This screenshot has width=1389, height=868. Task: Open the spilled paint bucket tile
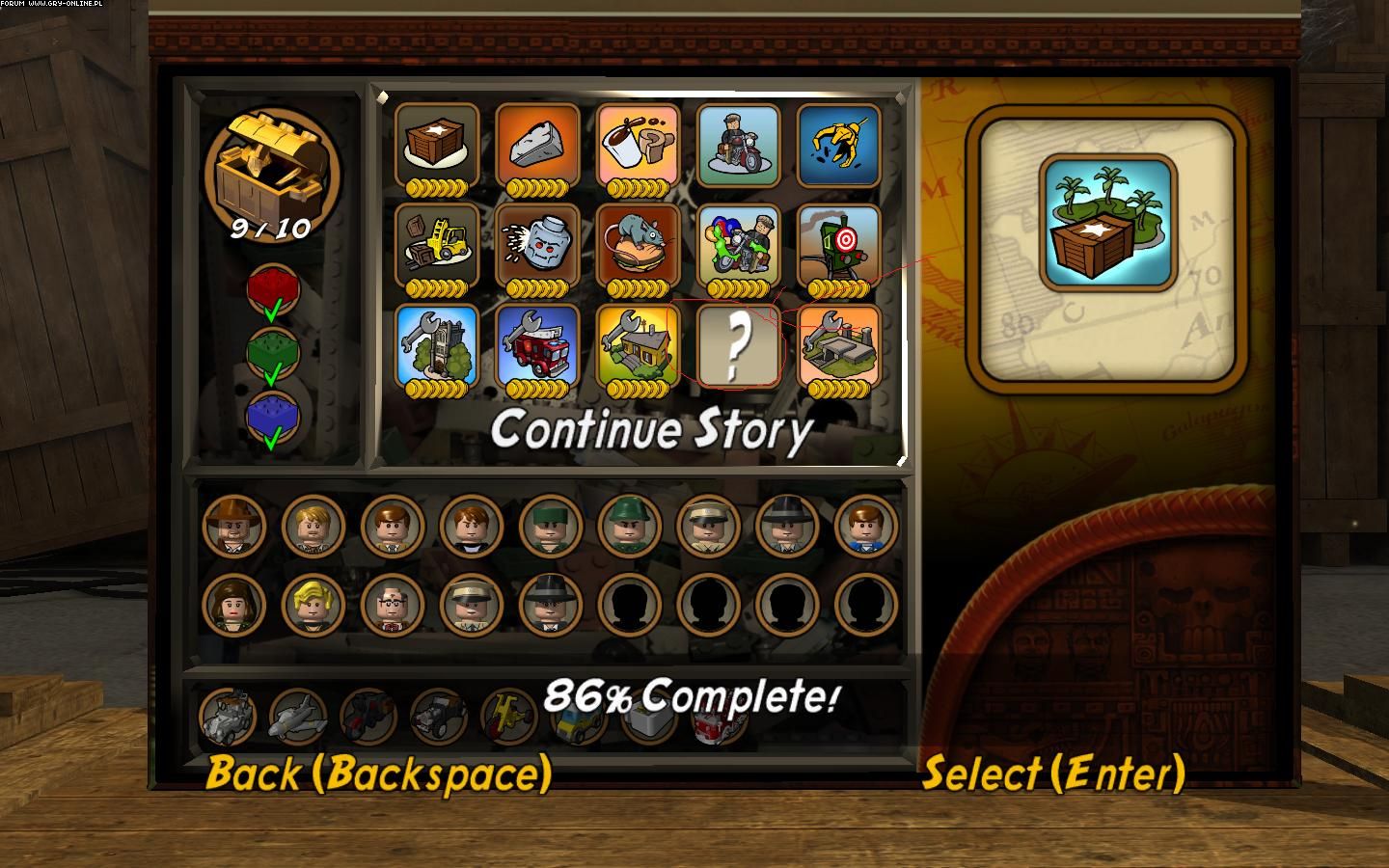point(638,145)
